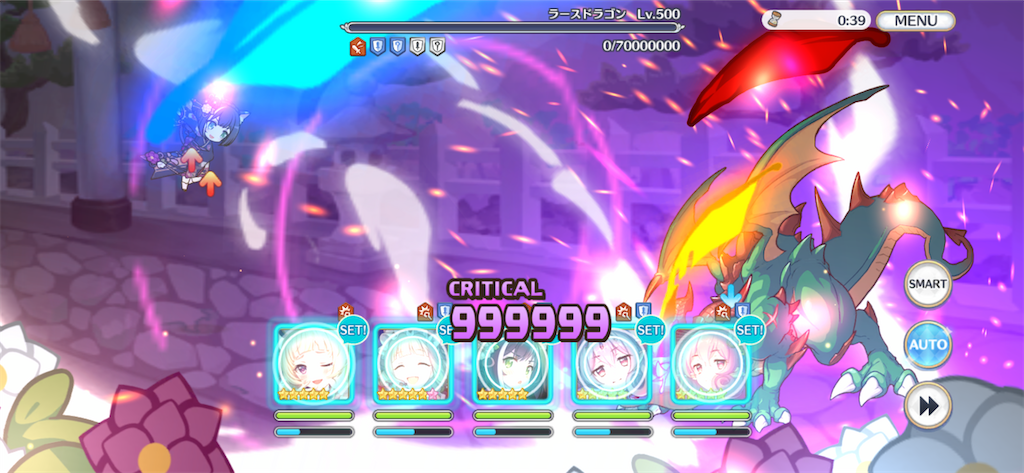Toggle AUTO battle mode
Viewport: 1024px width, 473px height.
[x=927, y=345]
